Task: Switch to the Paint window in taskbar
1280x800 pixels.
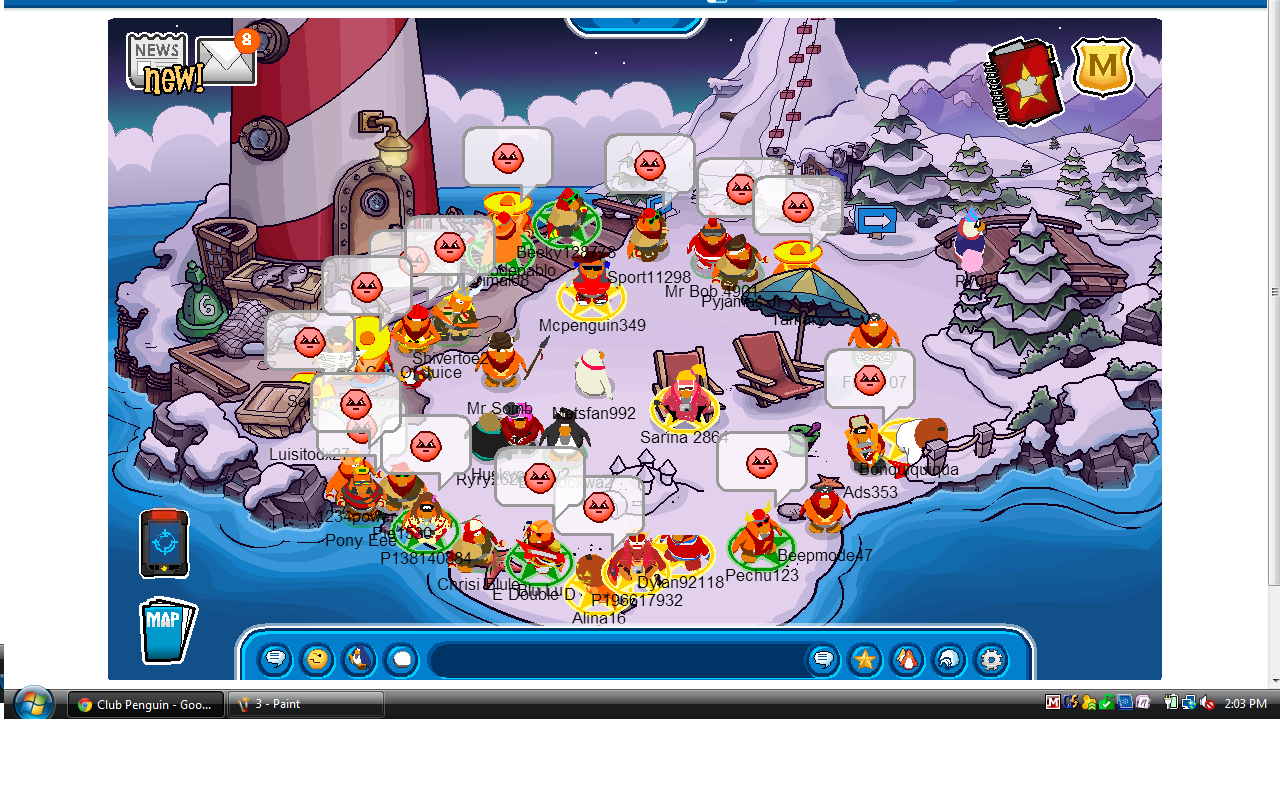Action: tap(306, 704)
